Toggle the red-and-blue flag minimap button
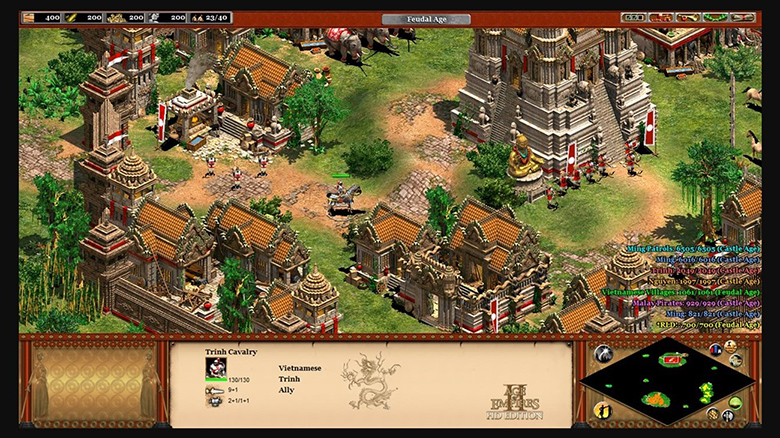This screenshot has height=438, width=780. tap(716, 349)
